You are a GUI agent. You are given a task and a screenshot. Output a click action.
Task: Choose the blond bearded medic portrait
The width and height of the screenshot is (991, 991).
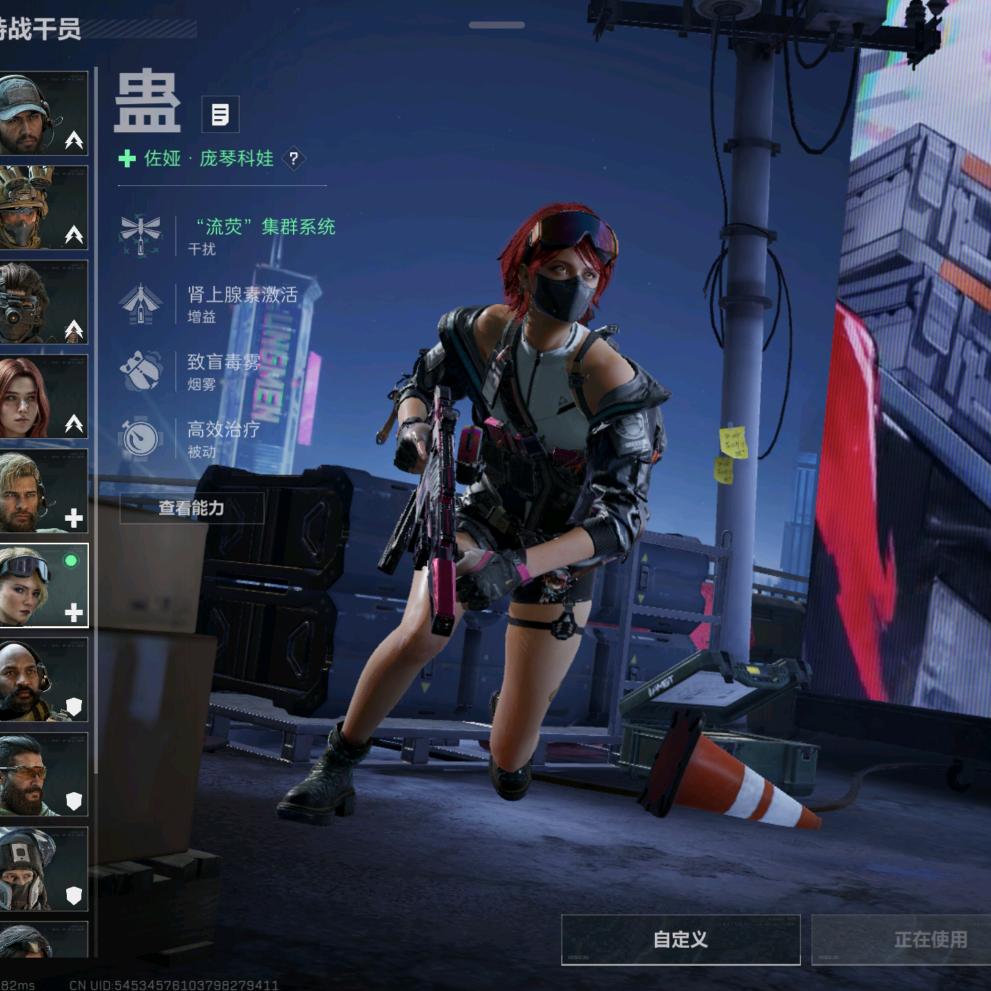point(42,491)
